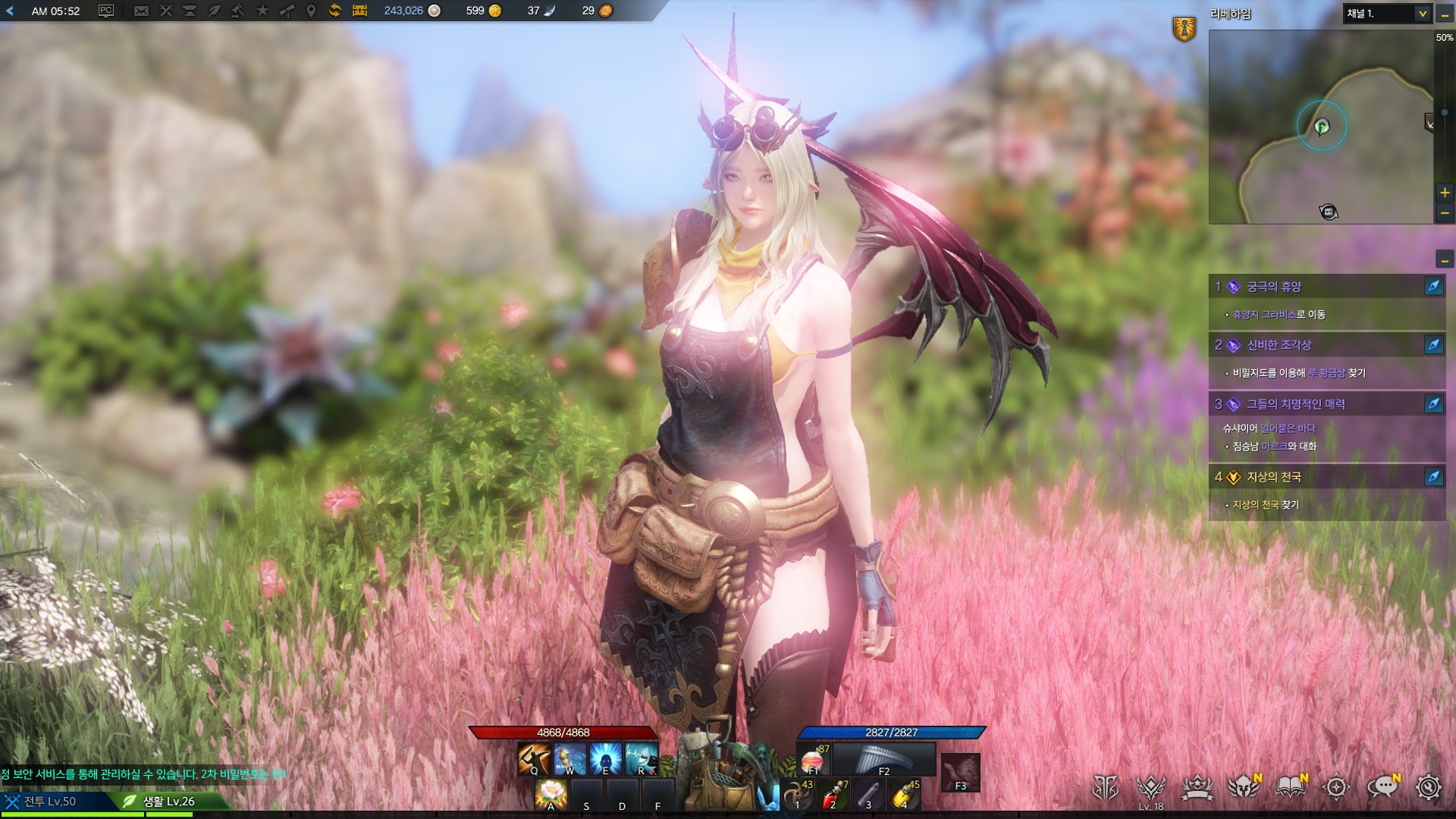The image size is (1456, 819).
Task: Select the quest '신비한 조각상' in tracker
Action: click(x=1279, y=345)
